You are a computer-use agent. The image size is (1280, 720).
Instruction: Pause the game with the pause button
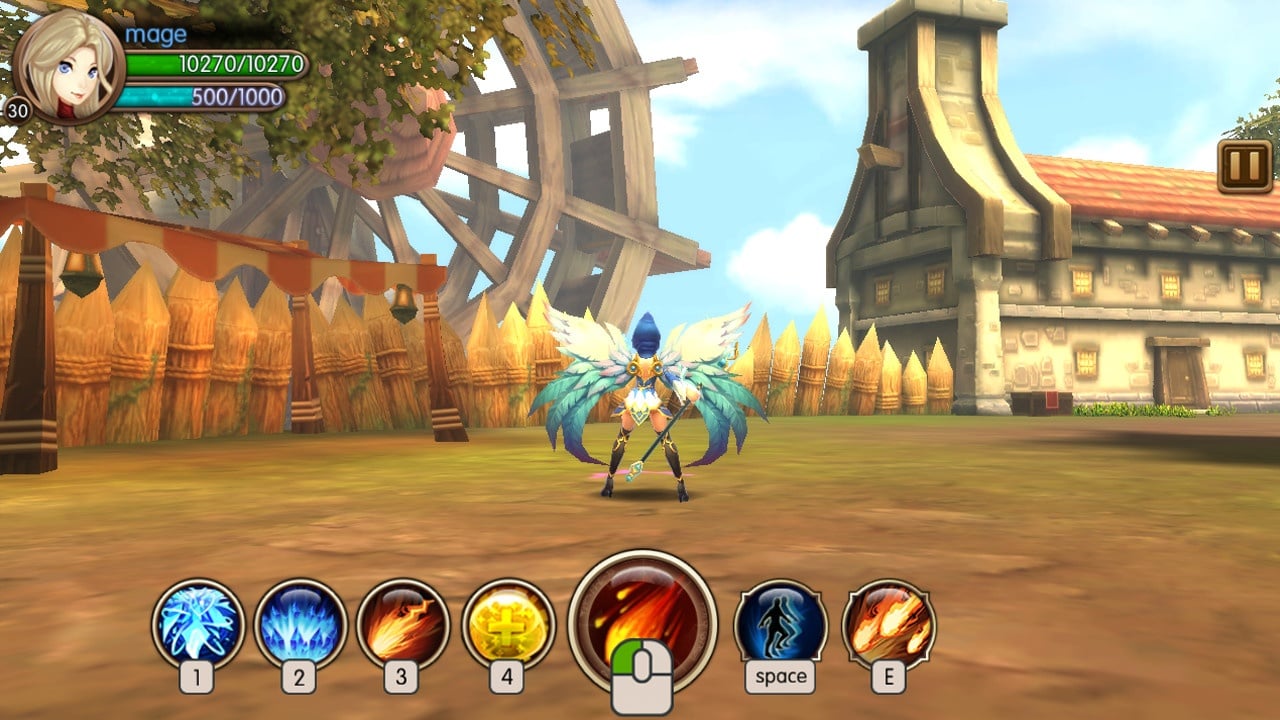pos(1244,166)
